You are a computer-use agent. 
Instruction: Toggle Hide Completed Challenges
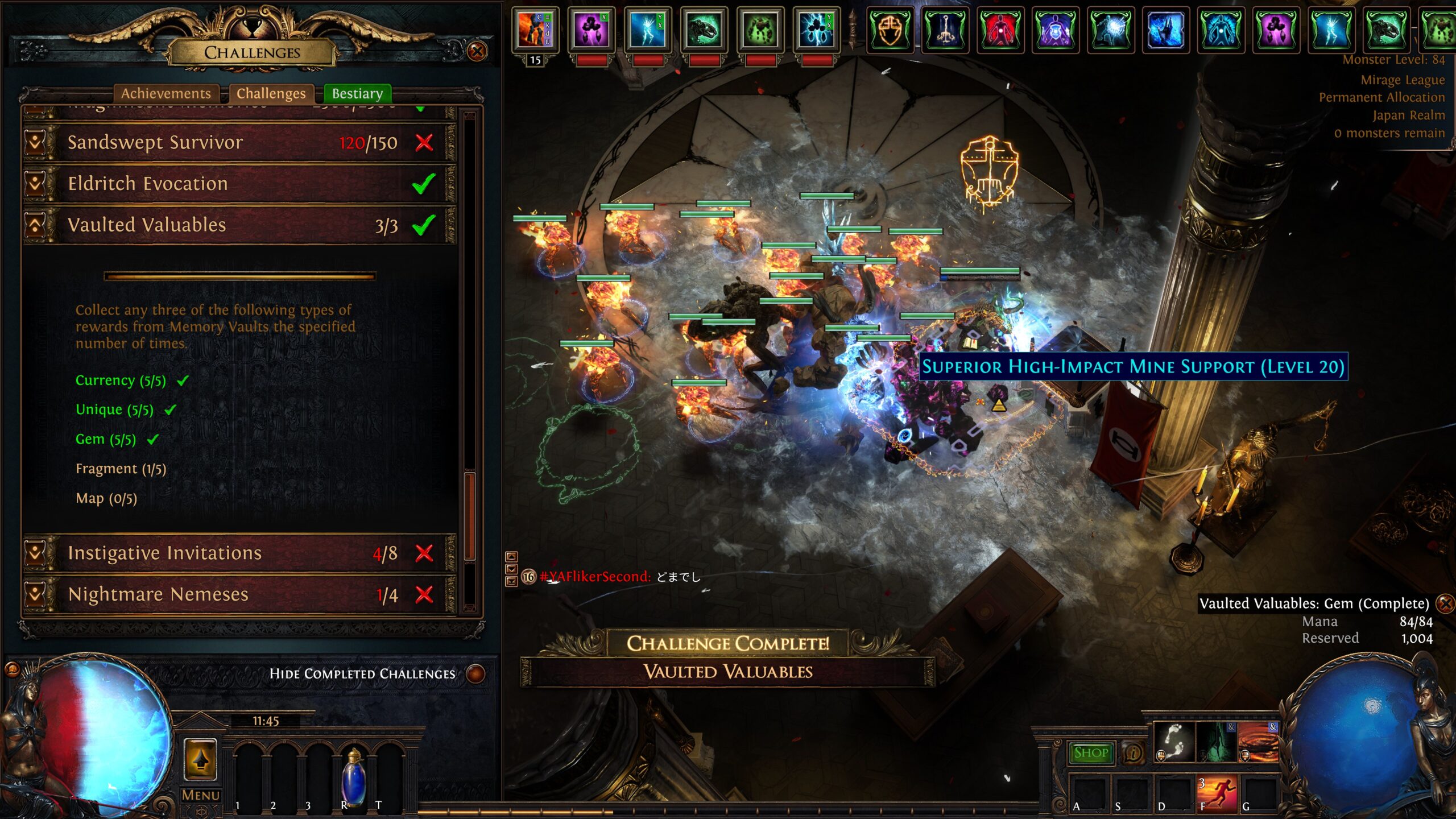475,674
